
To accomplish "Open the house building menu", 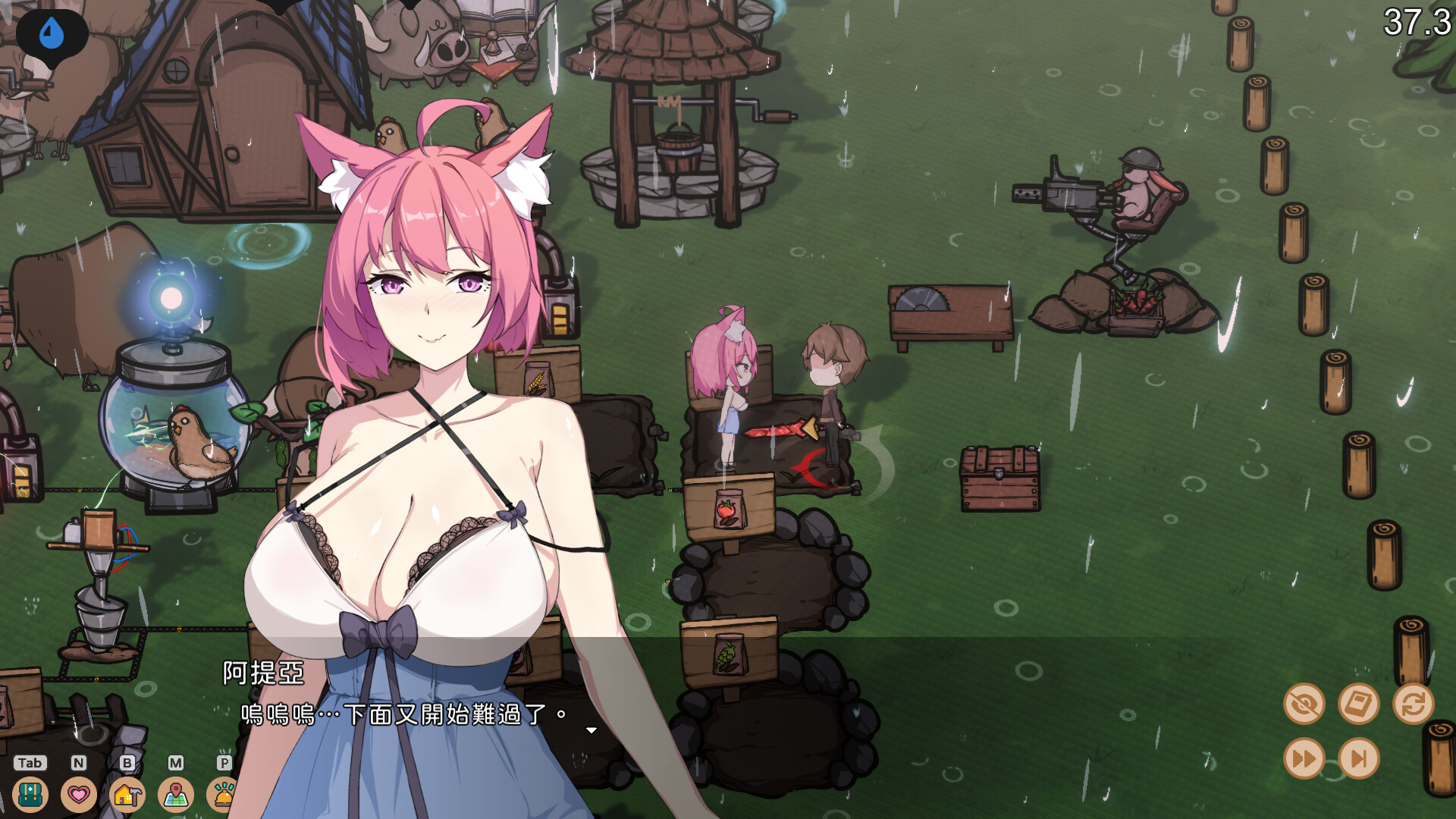I will (x=126, y=796).
